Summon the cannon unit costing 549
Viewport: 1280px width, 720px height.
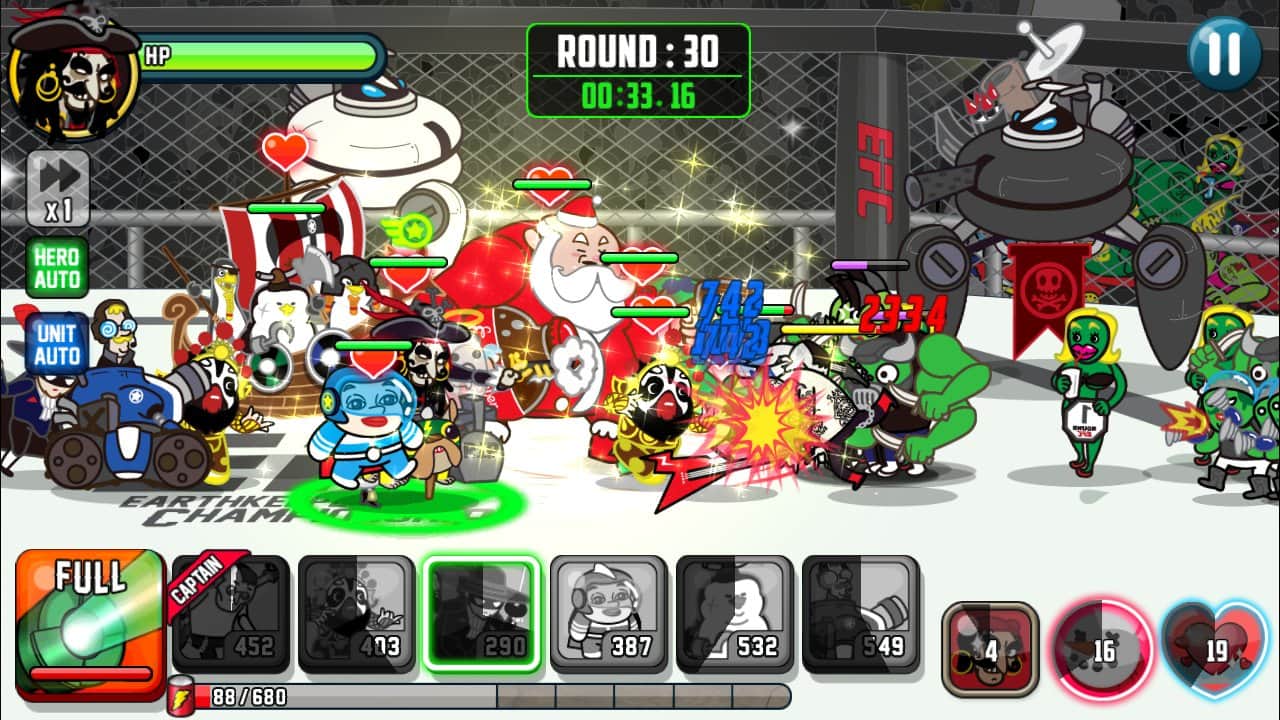coord(860,614)
